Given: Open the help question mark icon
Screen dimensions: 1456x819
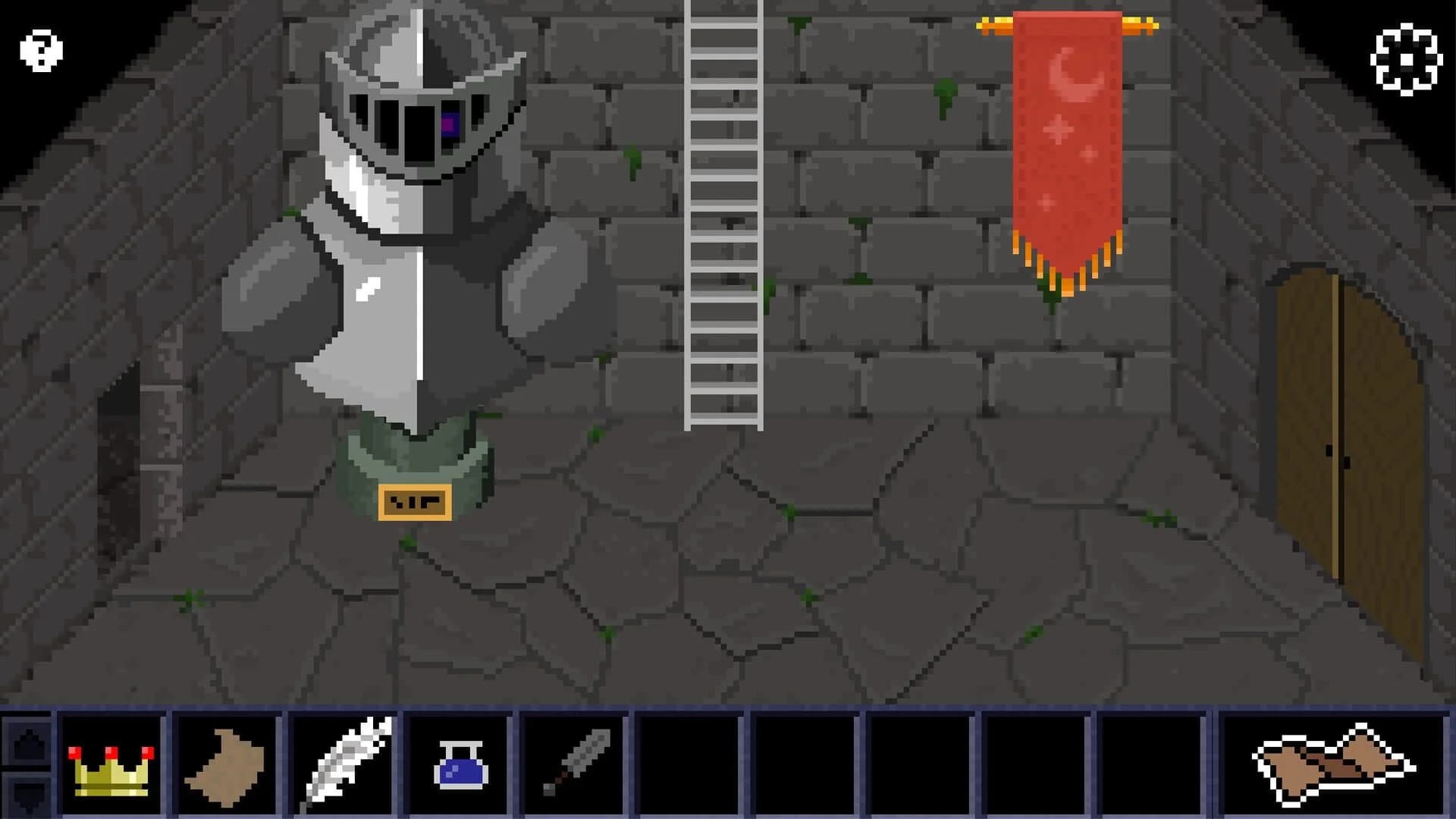Looking at the screenshot, I should click(39, 49).
